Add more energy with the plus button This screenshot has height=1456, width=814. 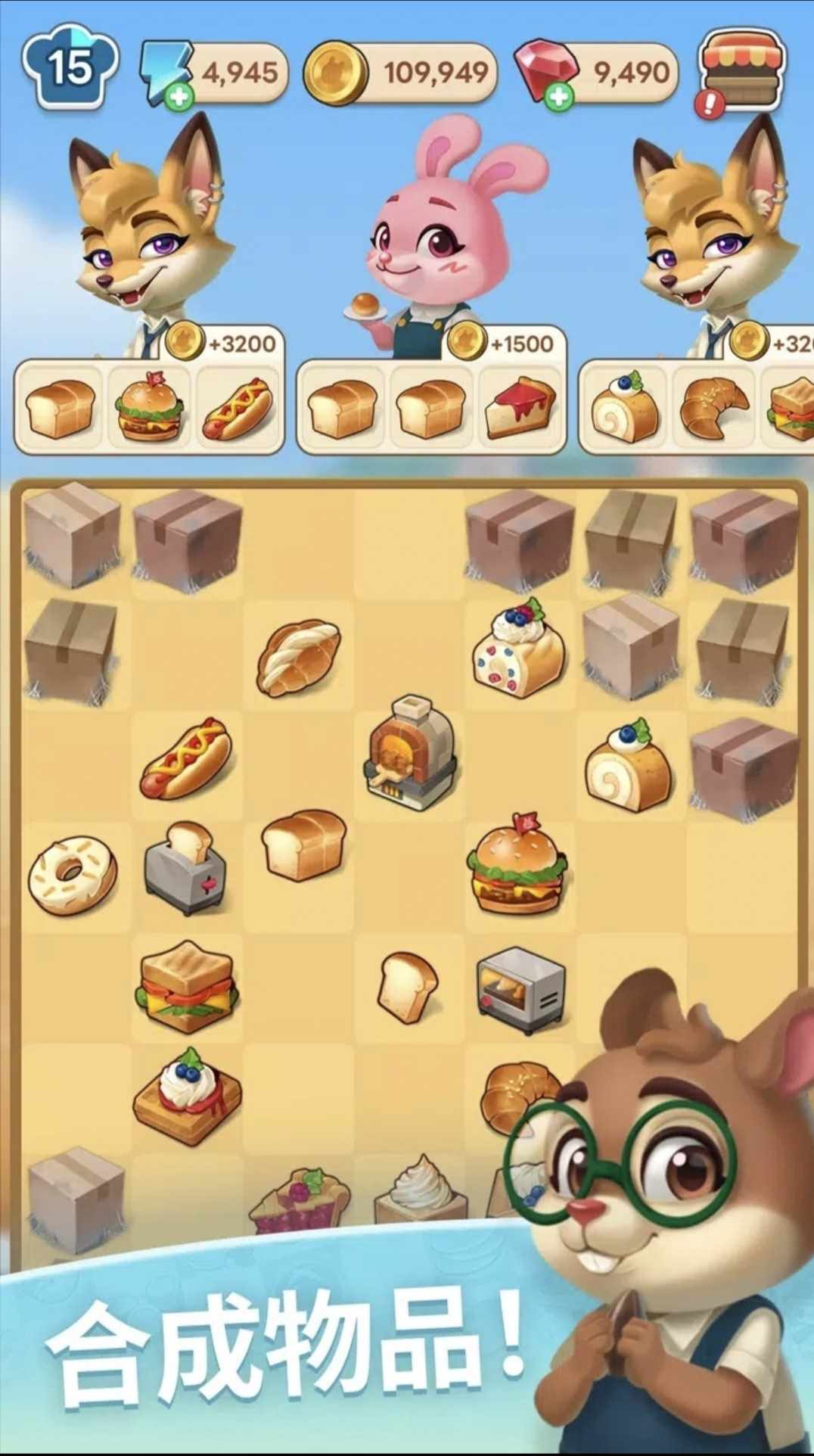click(x=179, y=97)
